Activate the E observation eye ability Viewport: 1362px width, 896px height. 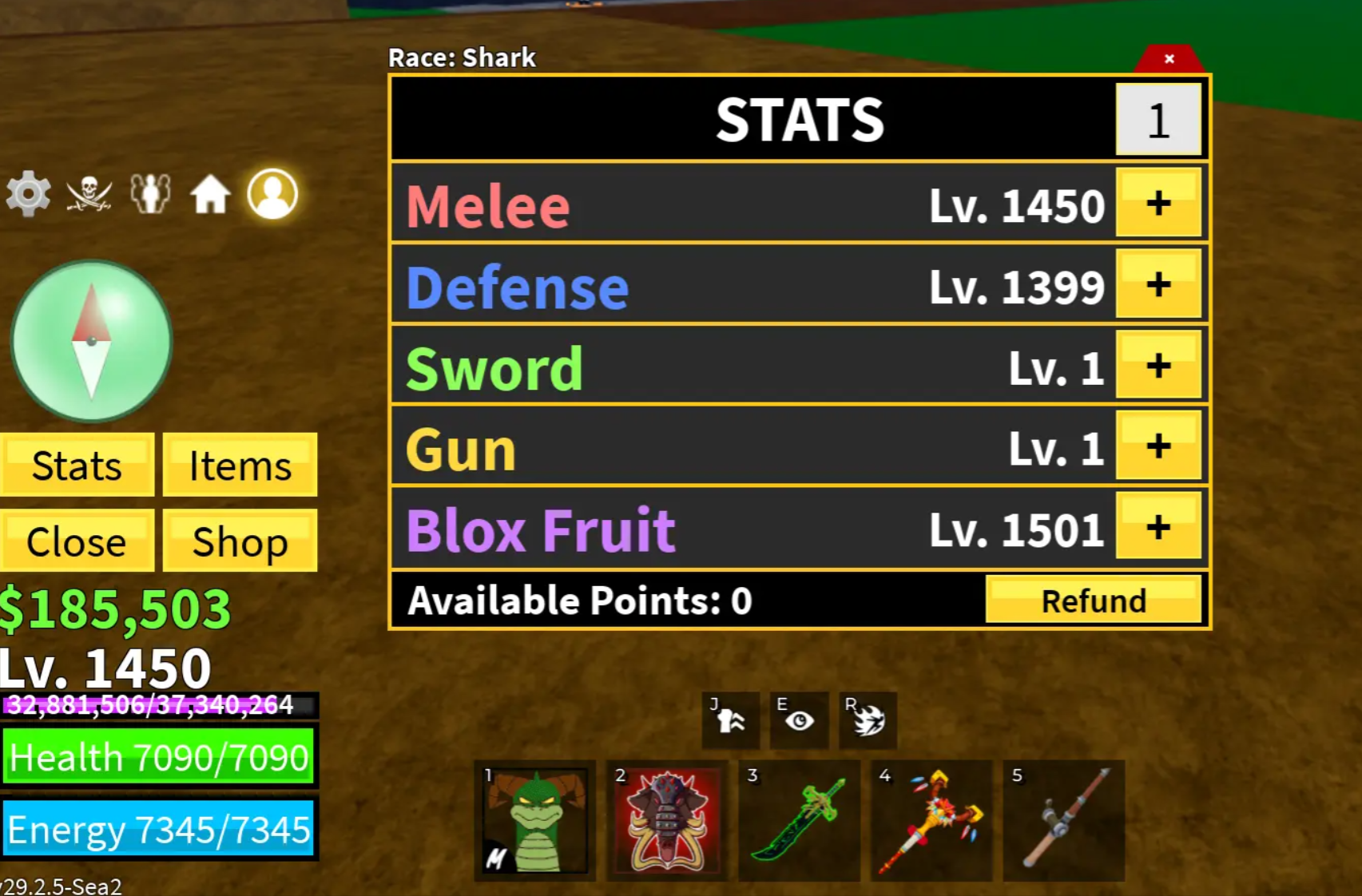click(798, 719)
